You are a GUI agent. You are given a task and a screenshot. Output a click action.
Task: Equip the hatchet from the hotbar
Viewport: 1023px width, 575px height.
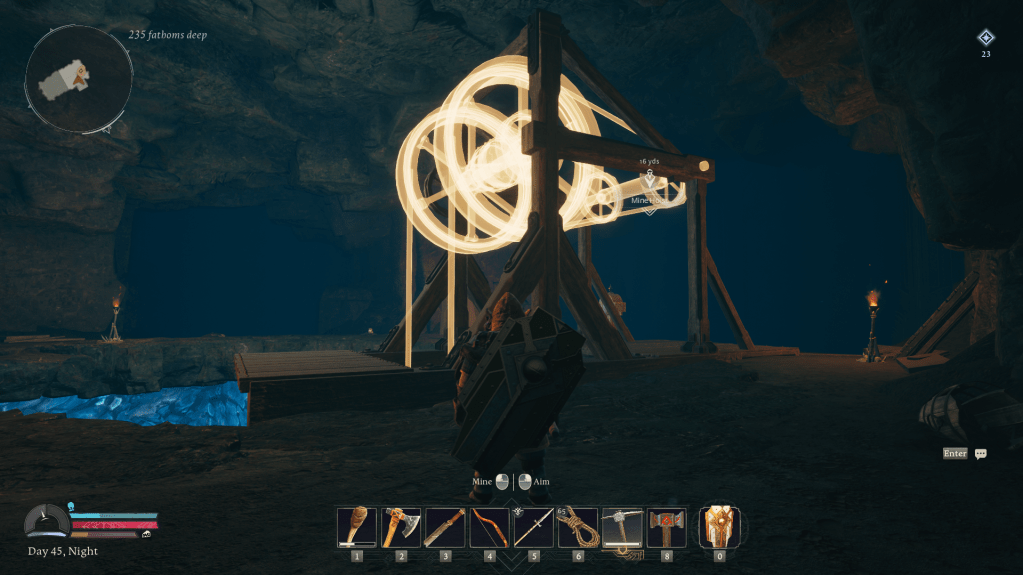click(x=401, y=527)
